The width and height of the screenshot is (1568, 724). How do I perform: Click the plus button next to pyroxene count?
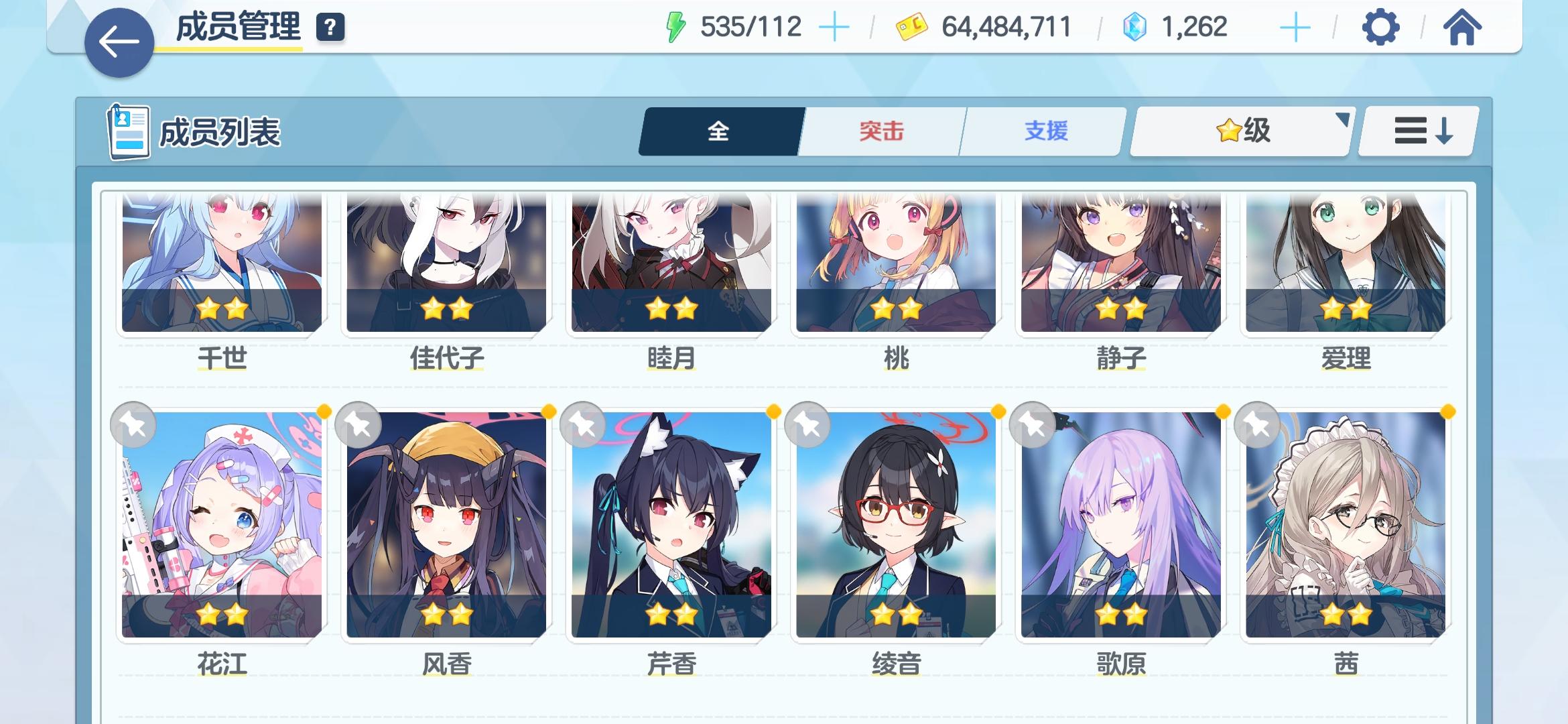(x=1295, y=27)
